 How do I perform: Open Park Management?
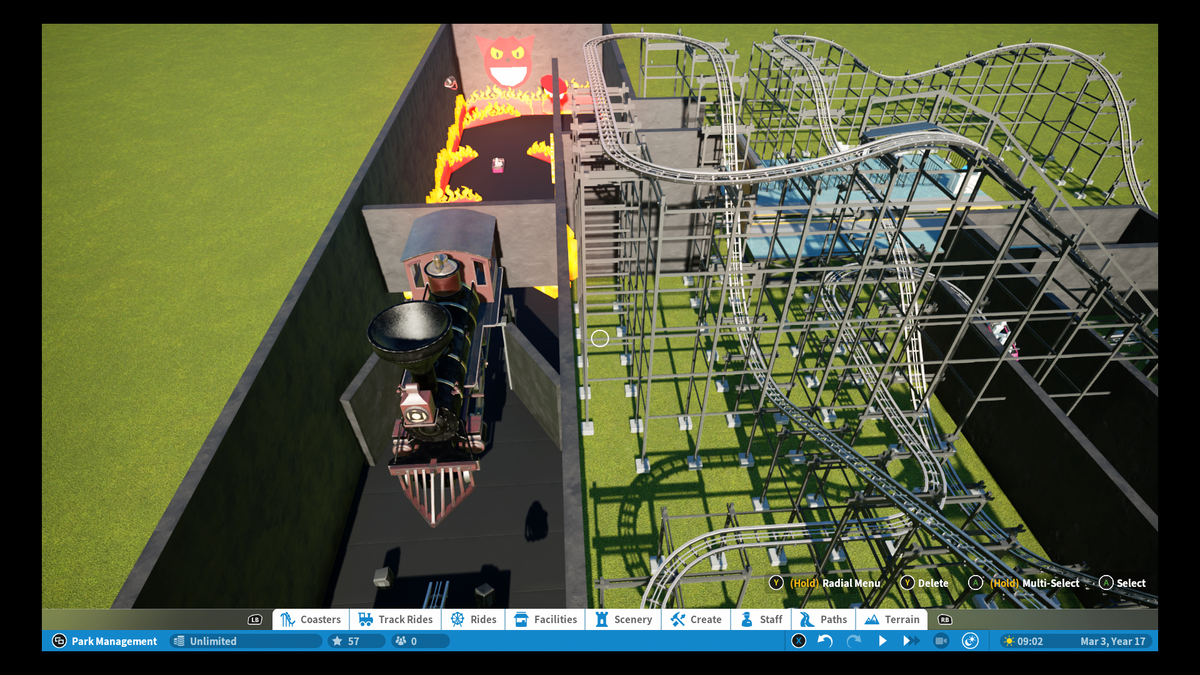[x=105, y=641]
